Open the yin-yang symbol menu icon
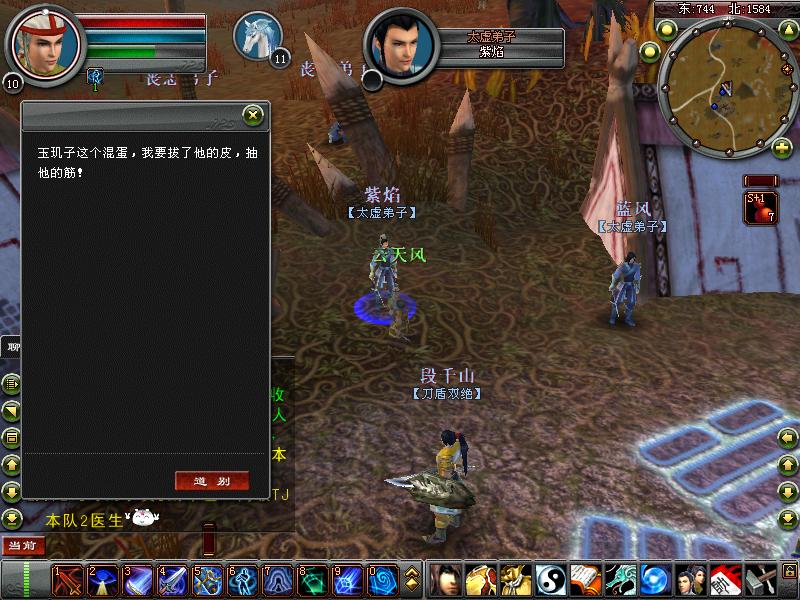 click(x=550, y=580)
